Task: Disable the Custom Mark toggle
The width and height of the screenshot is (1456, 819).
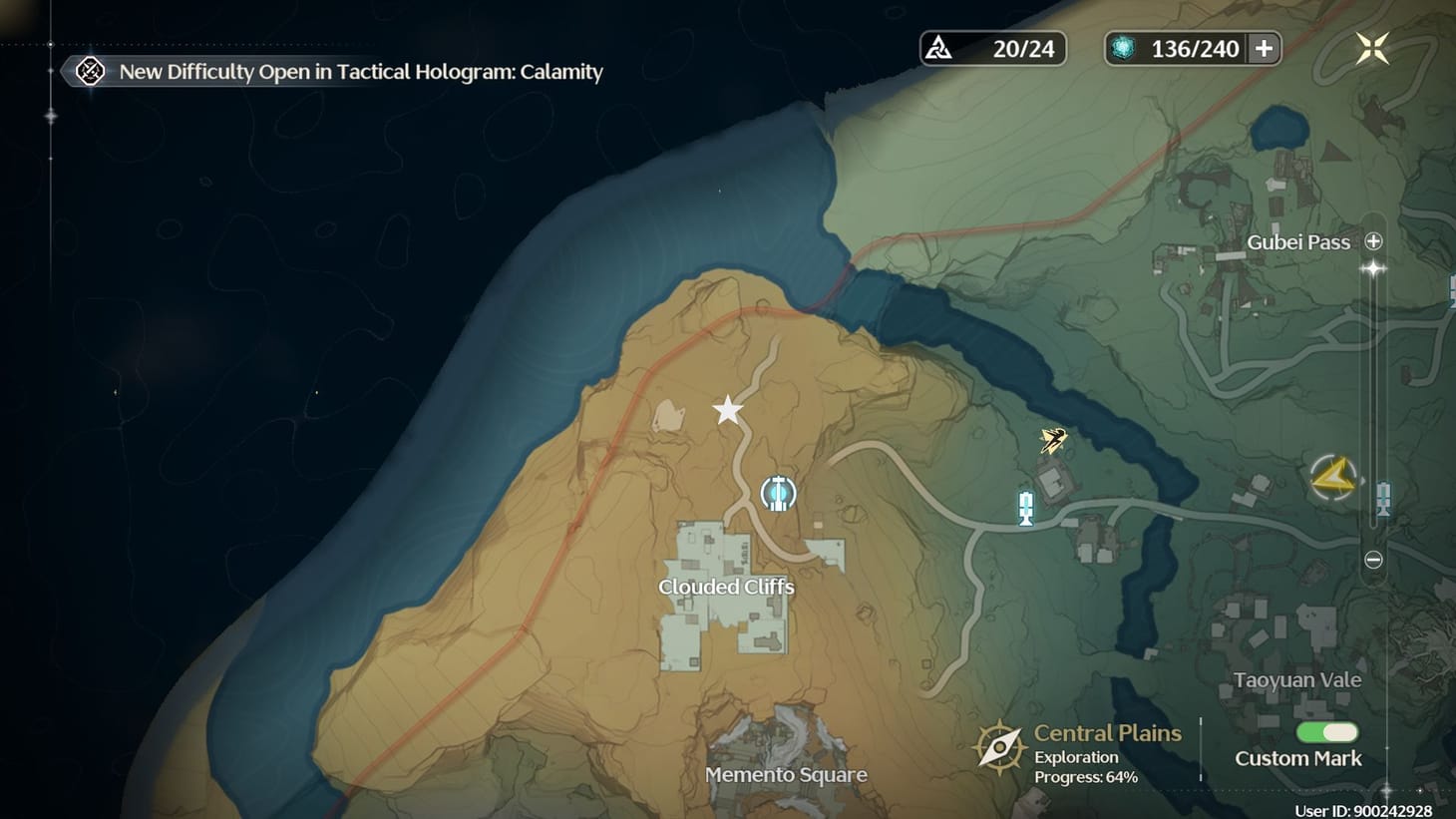Action: tap(1326, 732)
